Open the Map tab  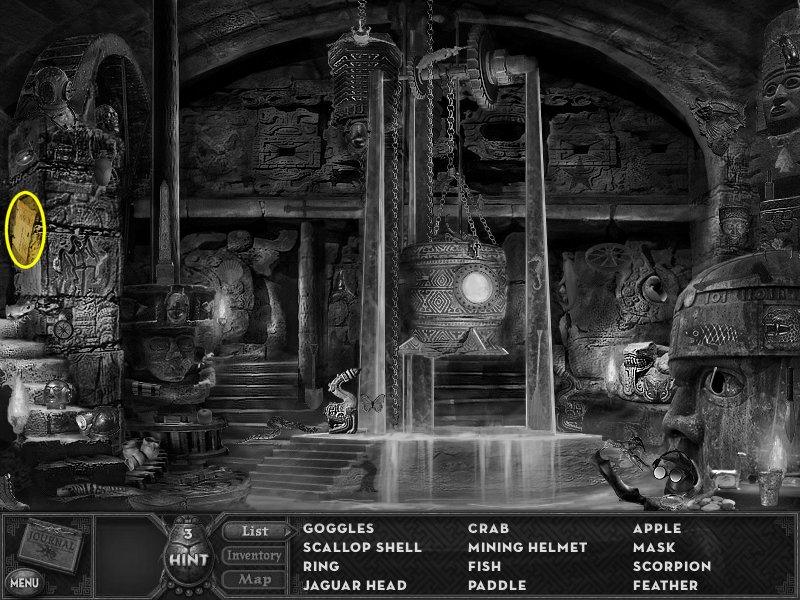pos(253,579)
